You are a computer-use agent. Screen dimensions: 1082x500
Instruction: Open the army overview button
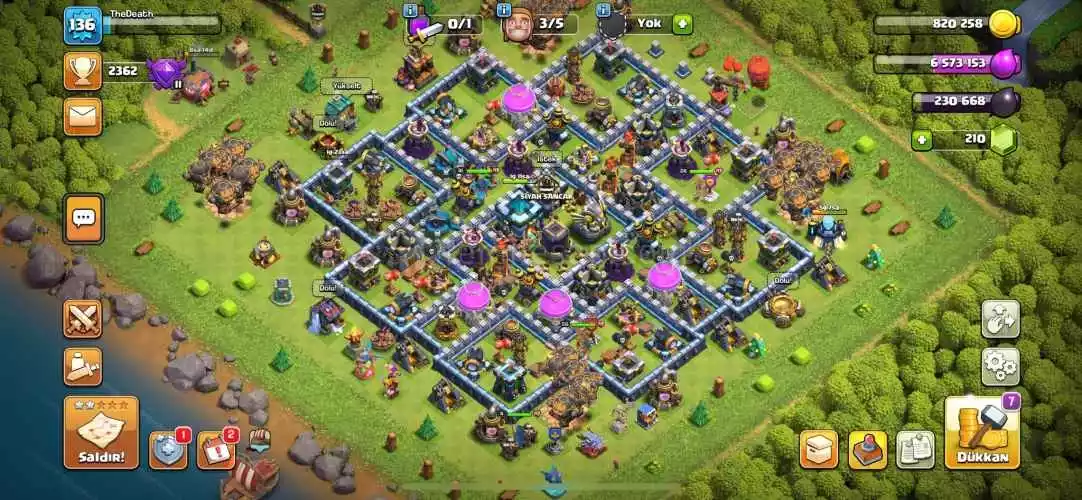[83, 366]
